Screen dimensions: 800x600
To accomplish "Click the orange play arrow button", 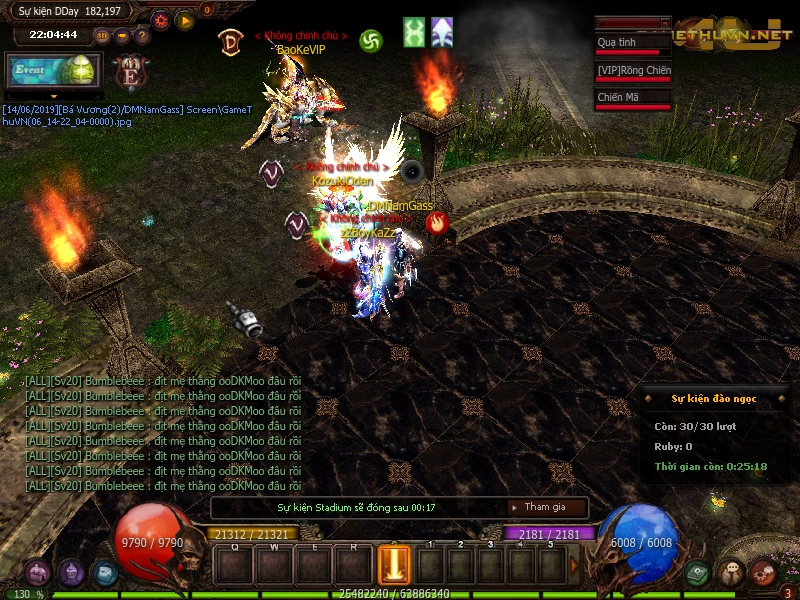I will [185, 20].
